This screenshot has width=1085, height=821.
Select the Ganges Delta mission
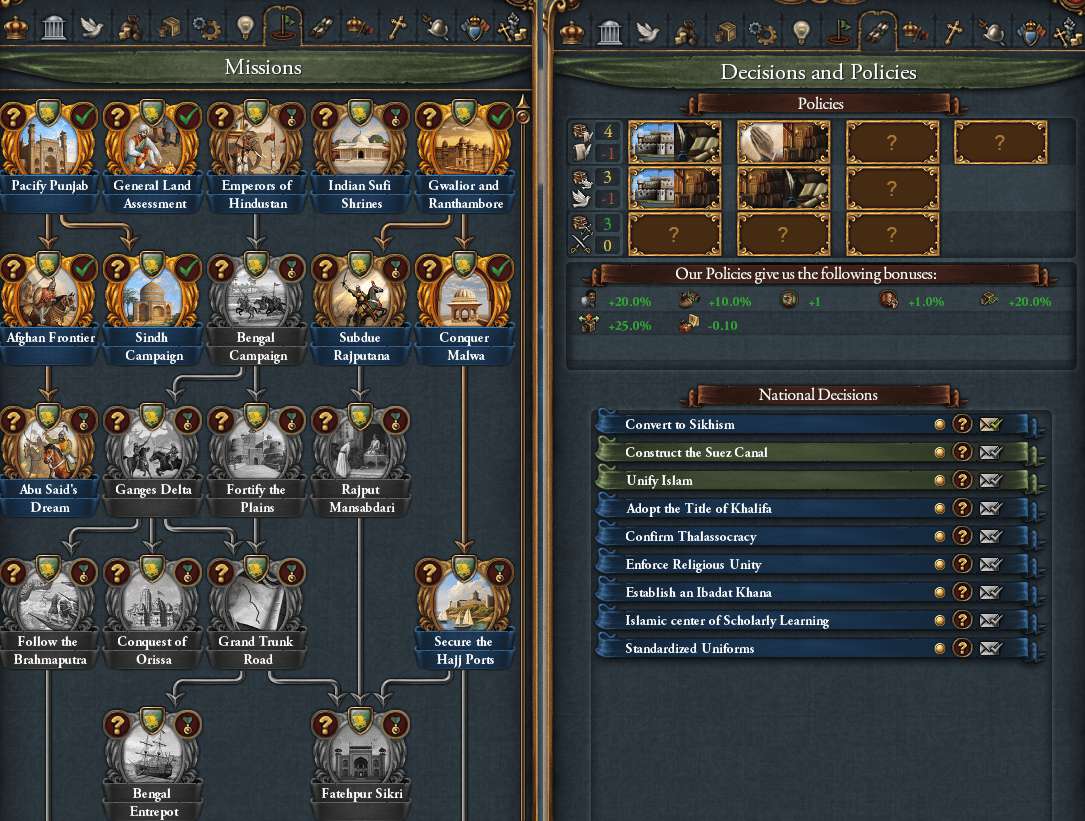(153, 456)
